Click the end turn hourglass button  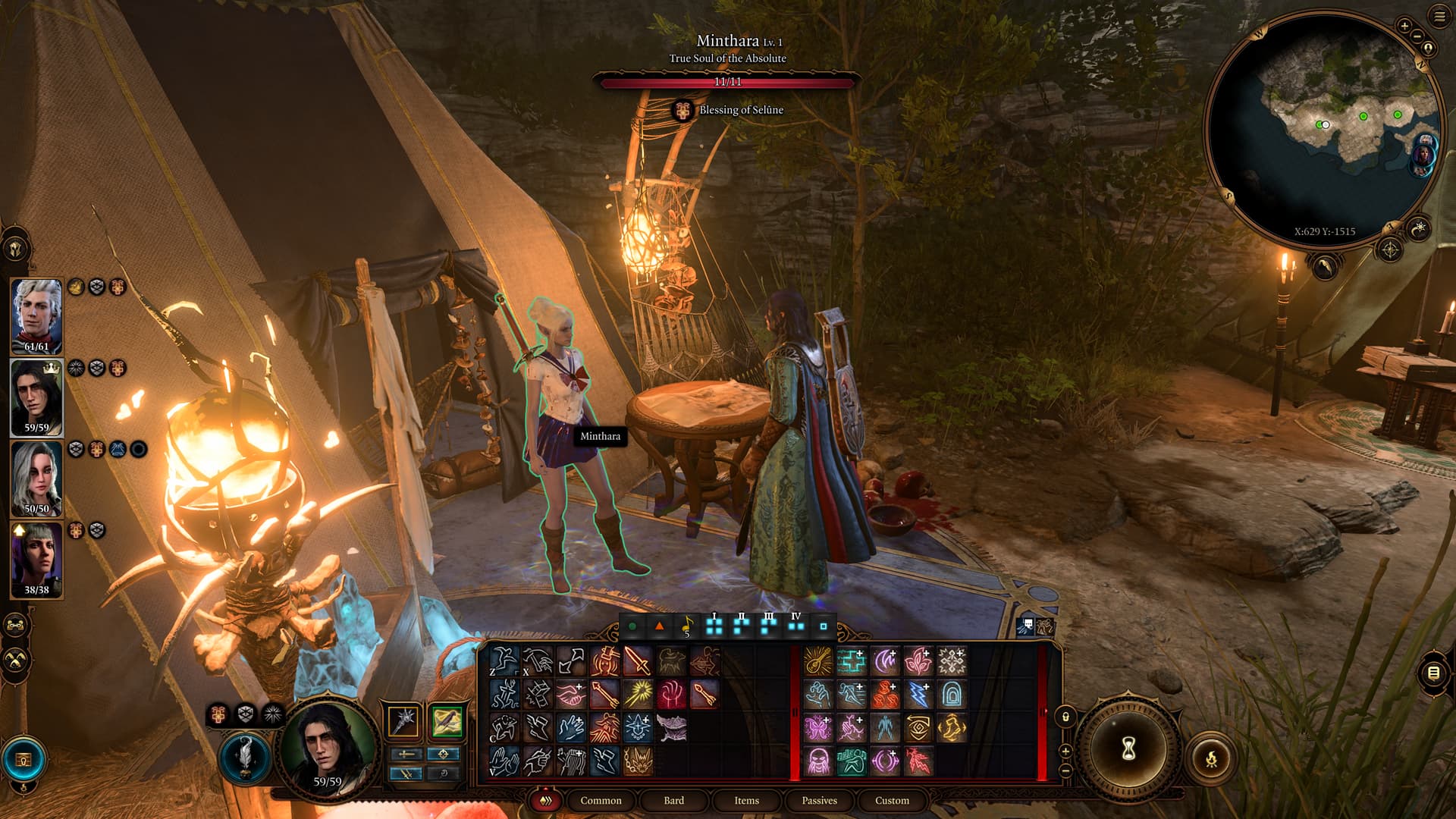[1128, 748]
